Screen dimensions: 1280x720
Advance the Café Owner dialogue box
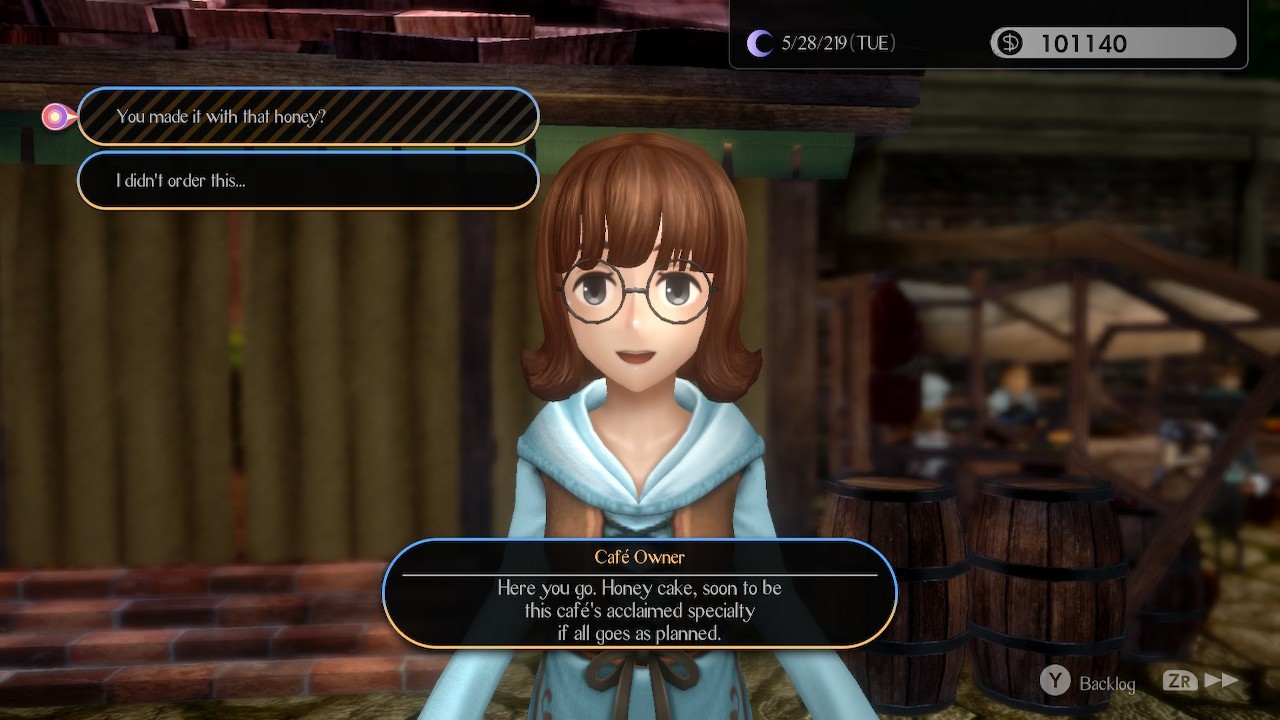click(639, 594)
